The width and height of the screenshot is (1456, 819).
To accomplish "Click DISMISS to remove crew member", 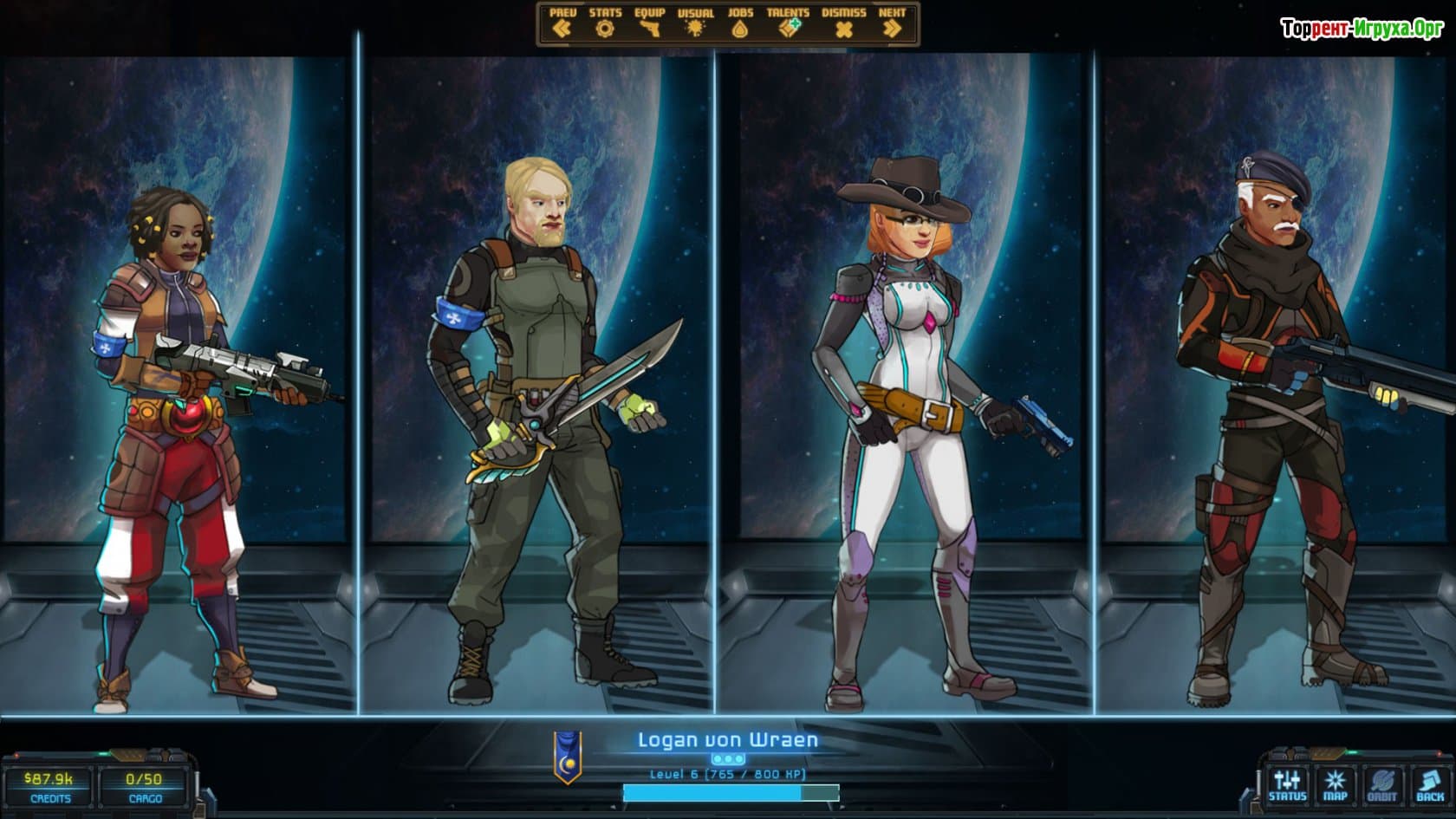I will (843, 23).
